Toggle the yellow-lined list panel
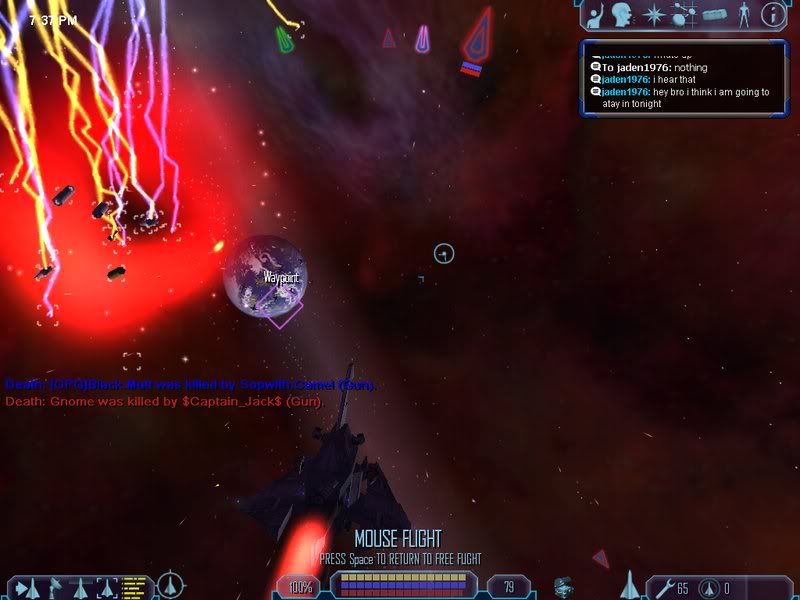 pyautogui.click(x=135, y=585)
